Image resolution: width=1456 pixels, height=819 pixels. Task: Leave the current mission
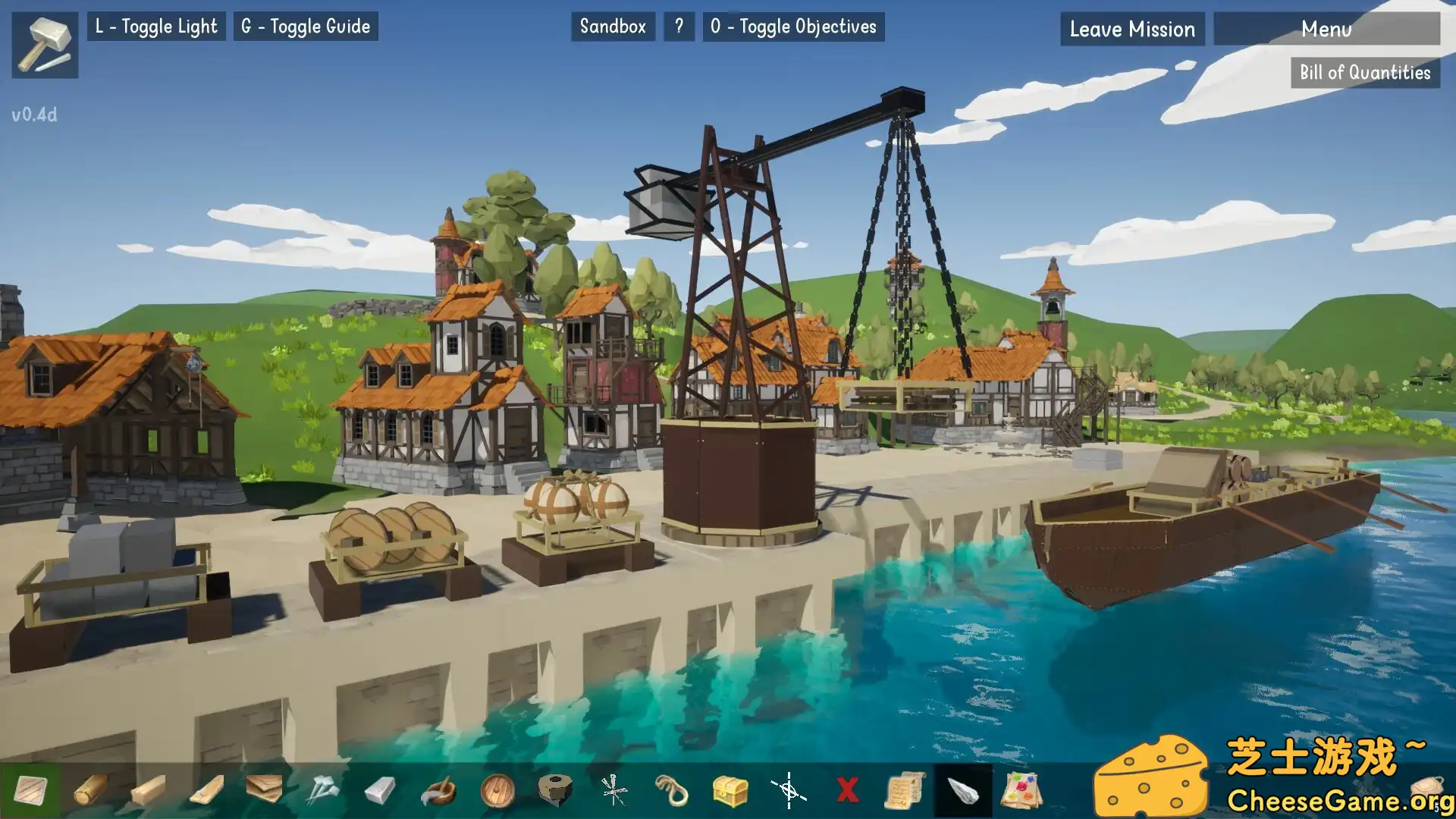coord(1132,30)
